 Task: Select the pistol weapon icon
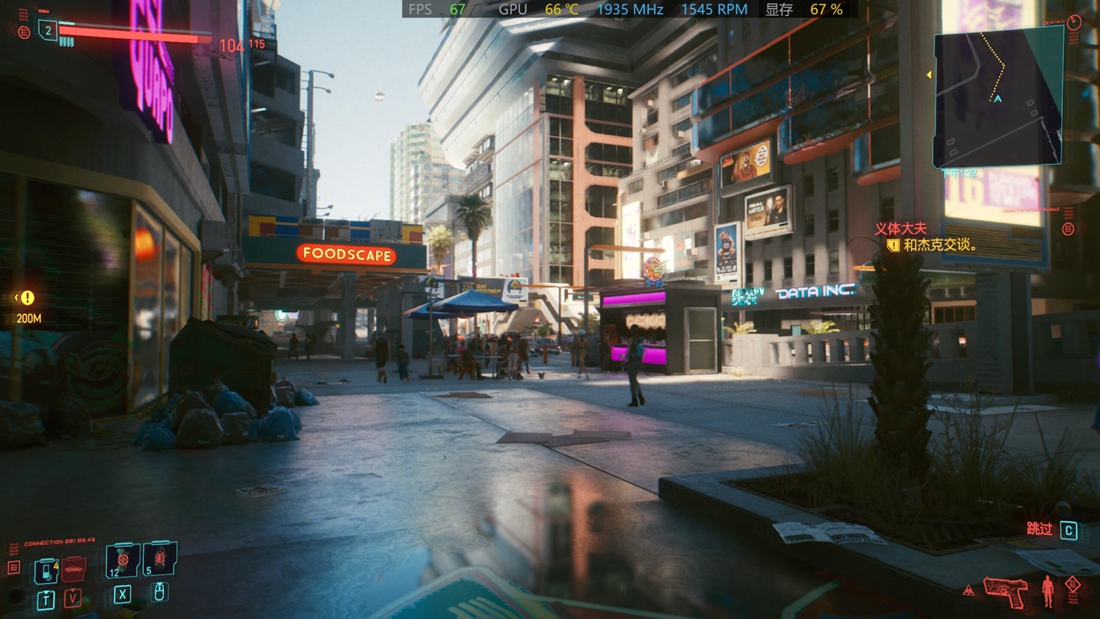point(1005,590)
